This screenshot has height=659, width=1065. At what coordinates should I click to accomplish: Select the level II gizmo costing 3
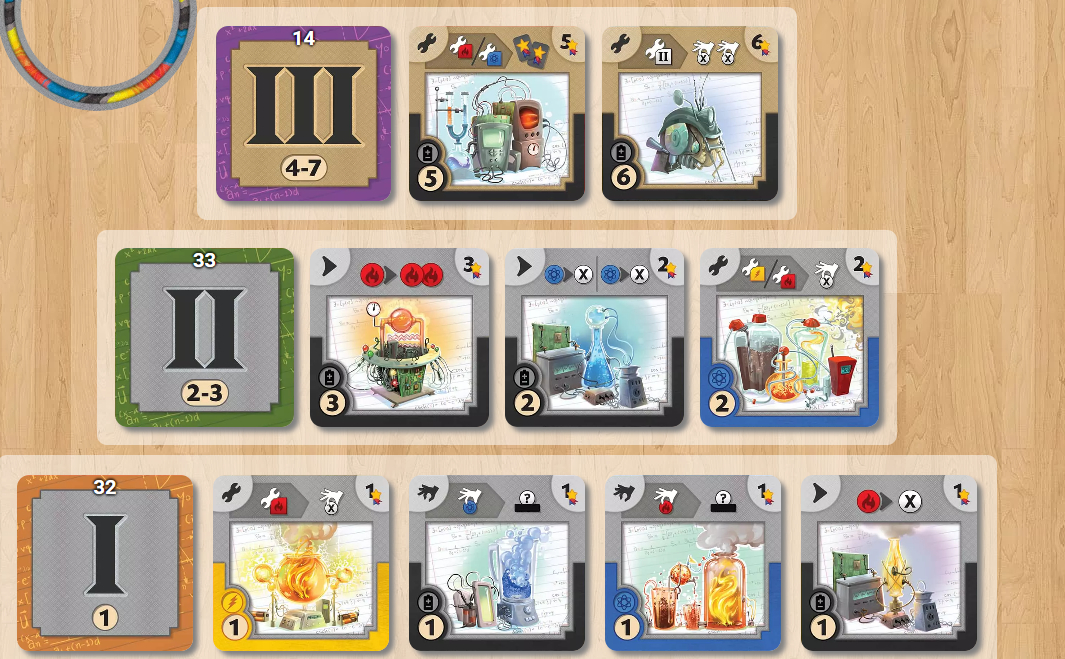pos(399,338)
